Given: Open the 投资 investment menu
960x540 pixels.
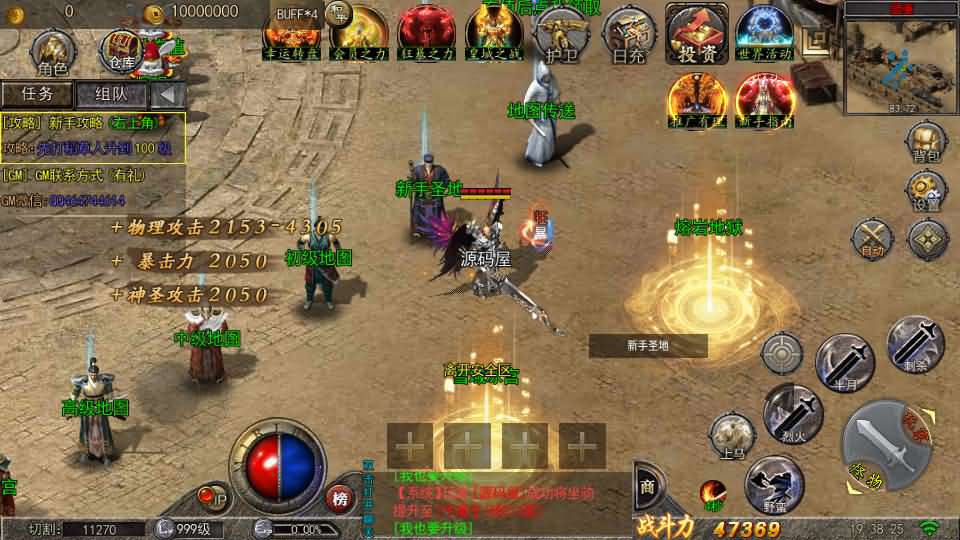Looking at the screenshot, I should (697, 35).
